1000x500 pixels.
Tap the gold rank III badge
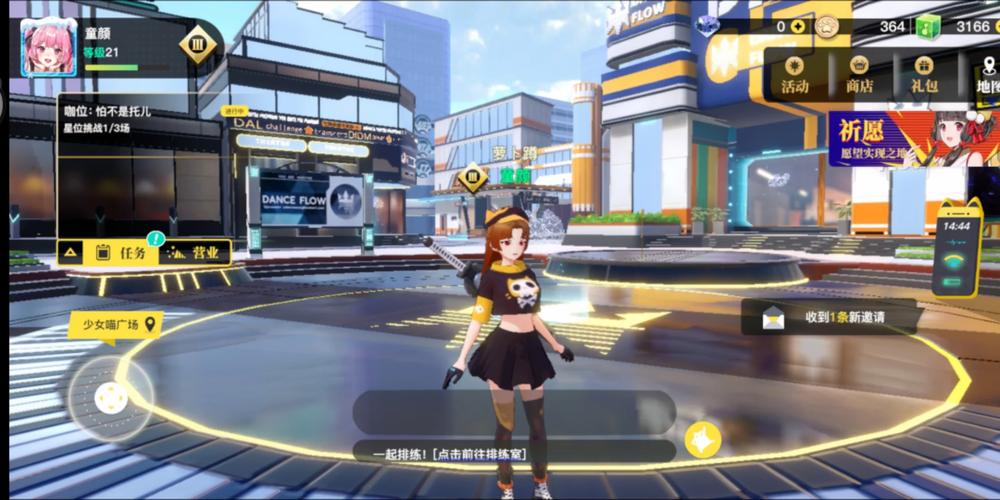pos(198,44)
